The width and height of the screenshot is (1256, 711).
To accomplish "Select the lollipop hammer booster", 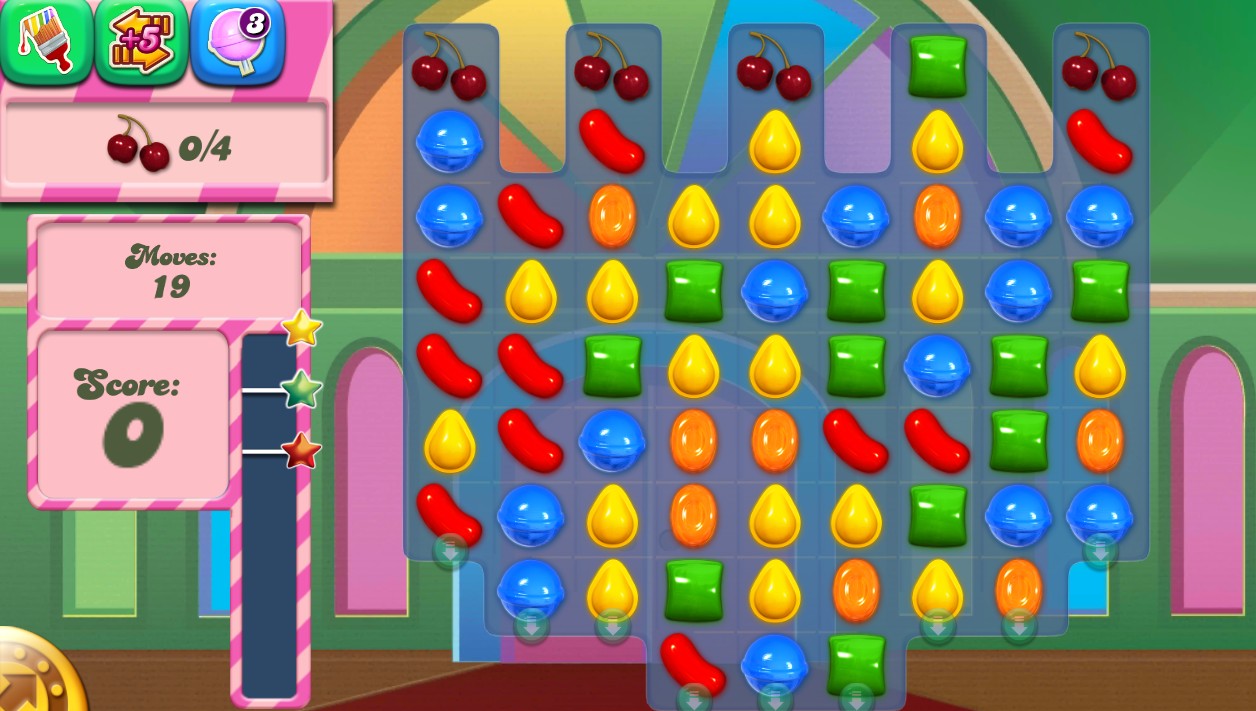I will [237, 41].
